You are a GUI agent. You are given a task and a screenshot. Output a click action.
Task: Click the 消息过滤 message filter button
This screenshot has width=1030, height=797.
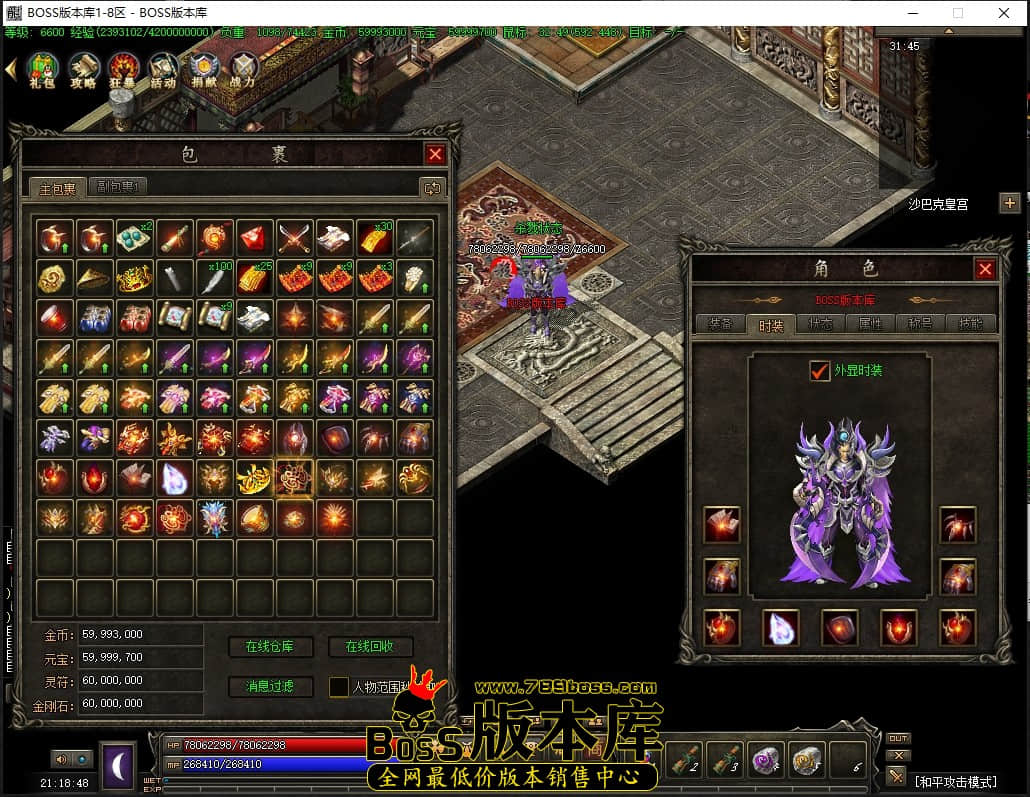click(x=270, y=686)
